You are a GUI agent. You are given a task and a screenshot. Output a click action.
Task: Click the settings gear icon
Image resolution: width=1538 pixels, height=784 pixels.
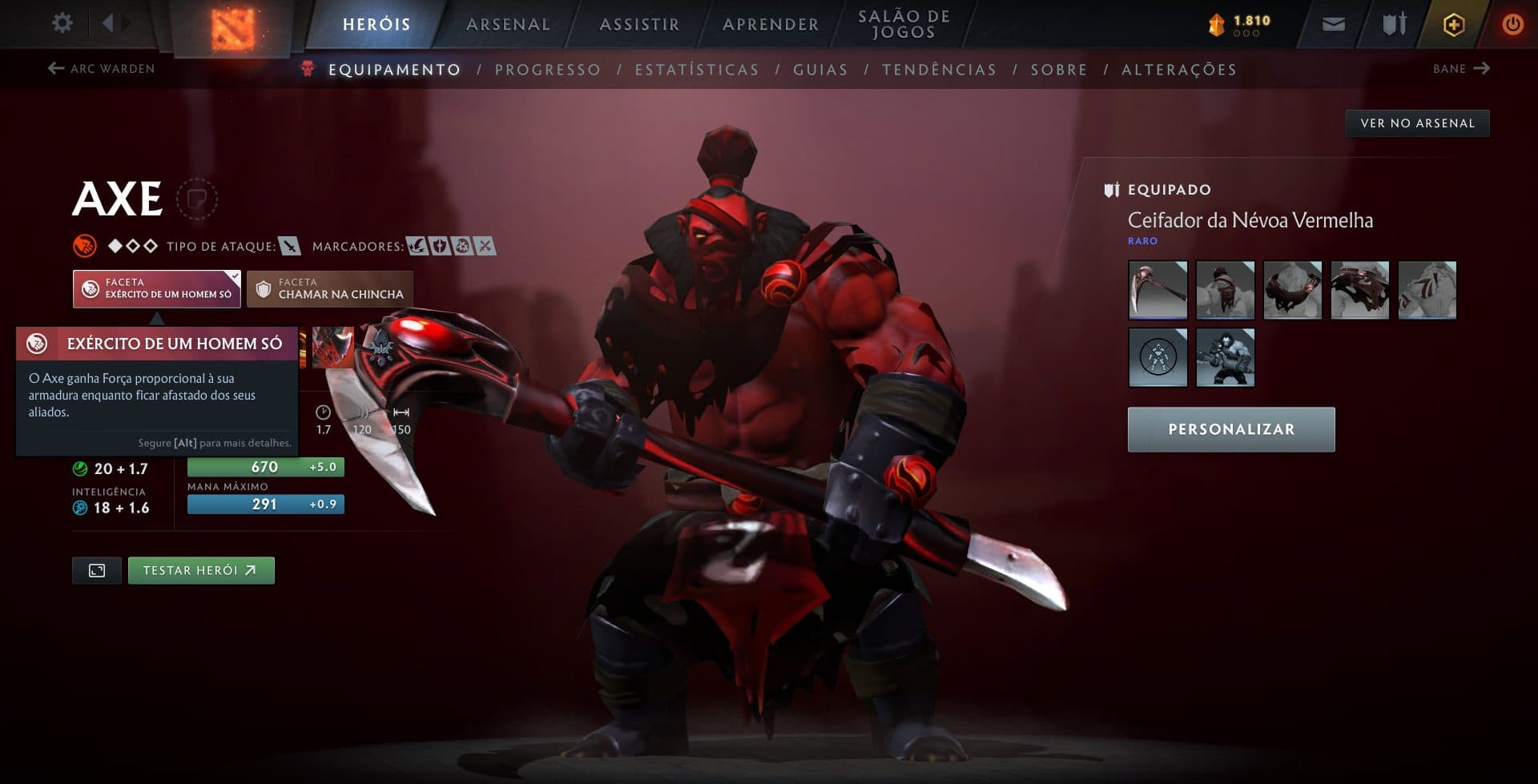[x=62, y=23]
